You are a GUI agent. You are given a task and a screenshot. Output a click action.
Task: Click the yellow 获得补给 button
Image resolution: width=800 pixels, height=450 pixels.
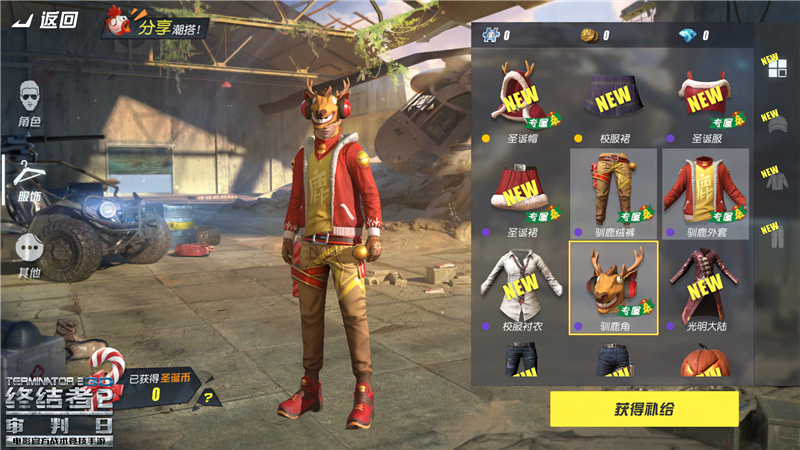[644, 410]
